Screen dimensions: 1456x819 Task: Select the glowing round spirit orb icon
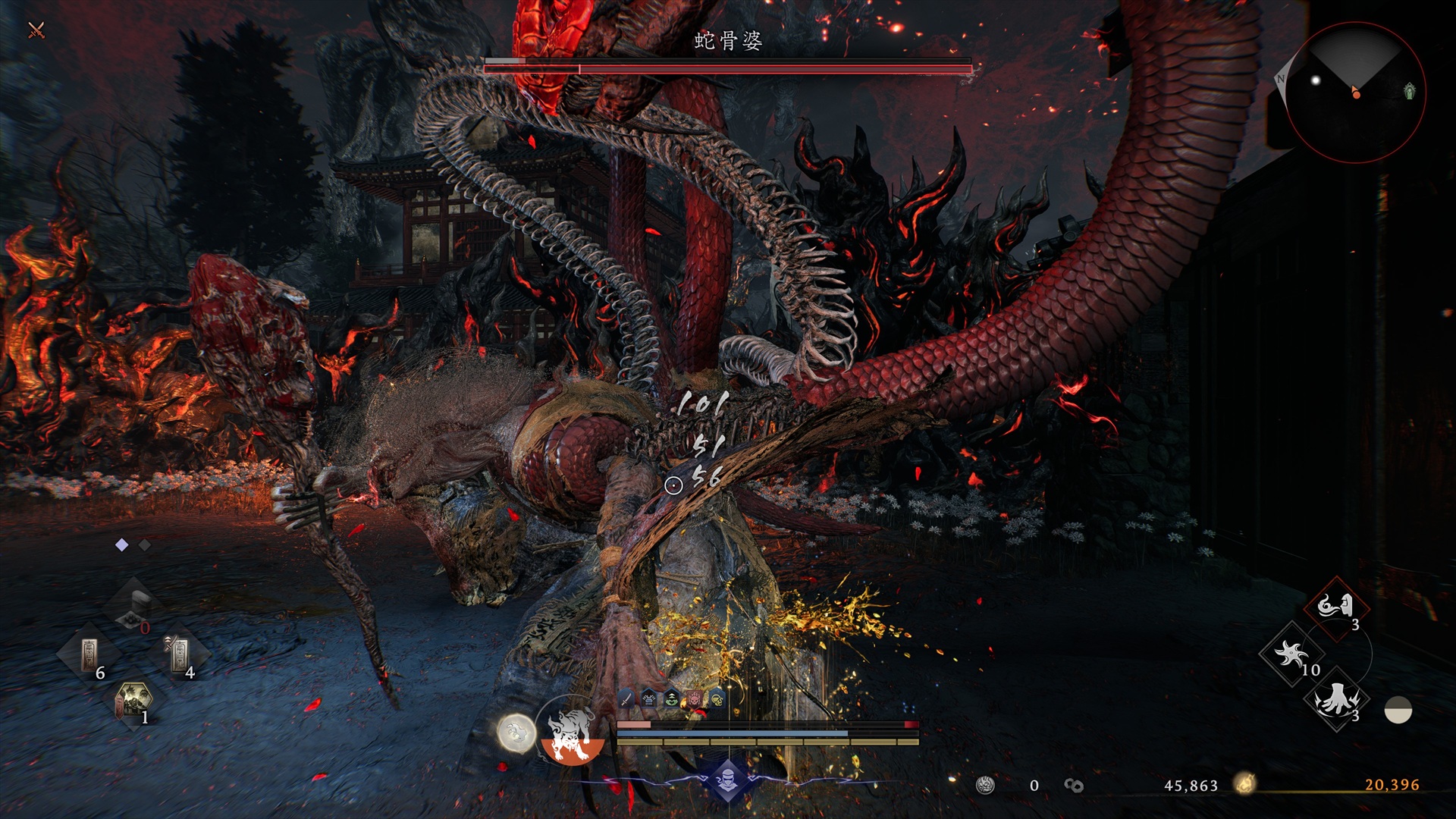click(516, 733)
